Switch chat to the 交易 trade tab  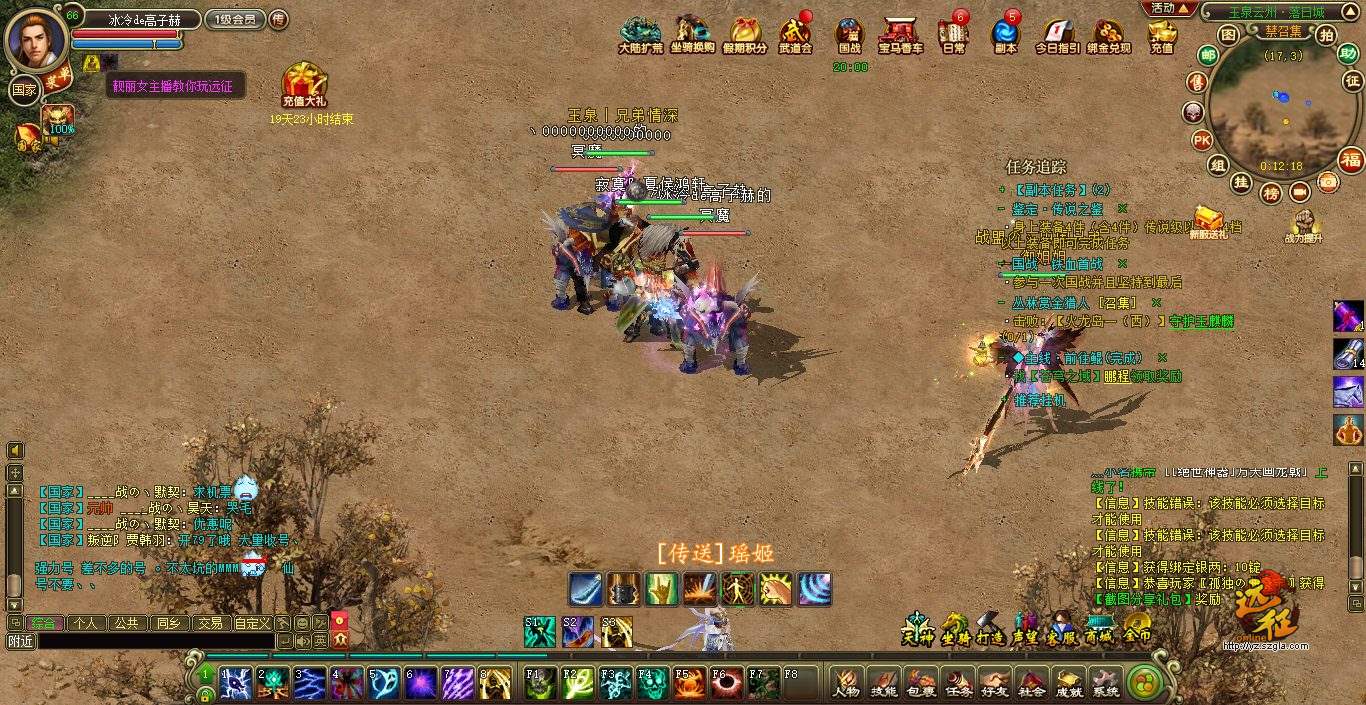[x=210, y=623]
